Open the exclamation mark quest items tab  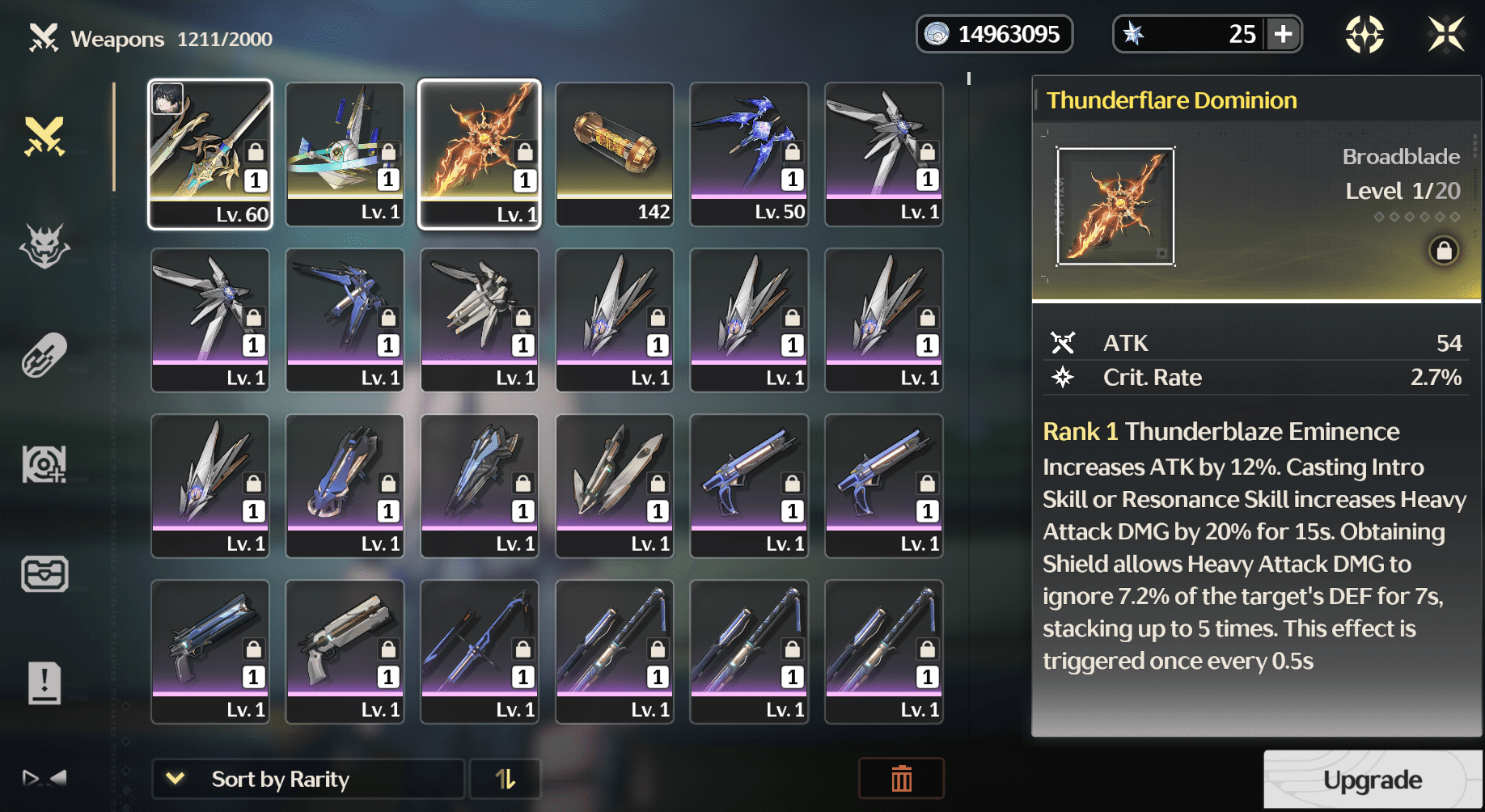click(44, 683)
